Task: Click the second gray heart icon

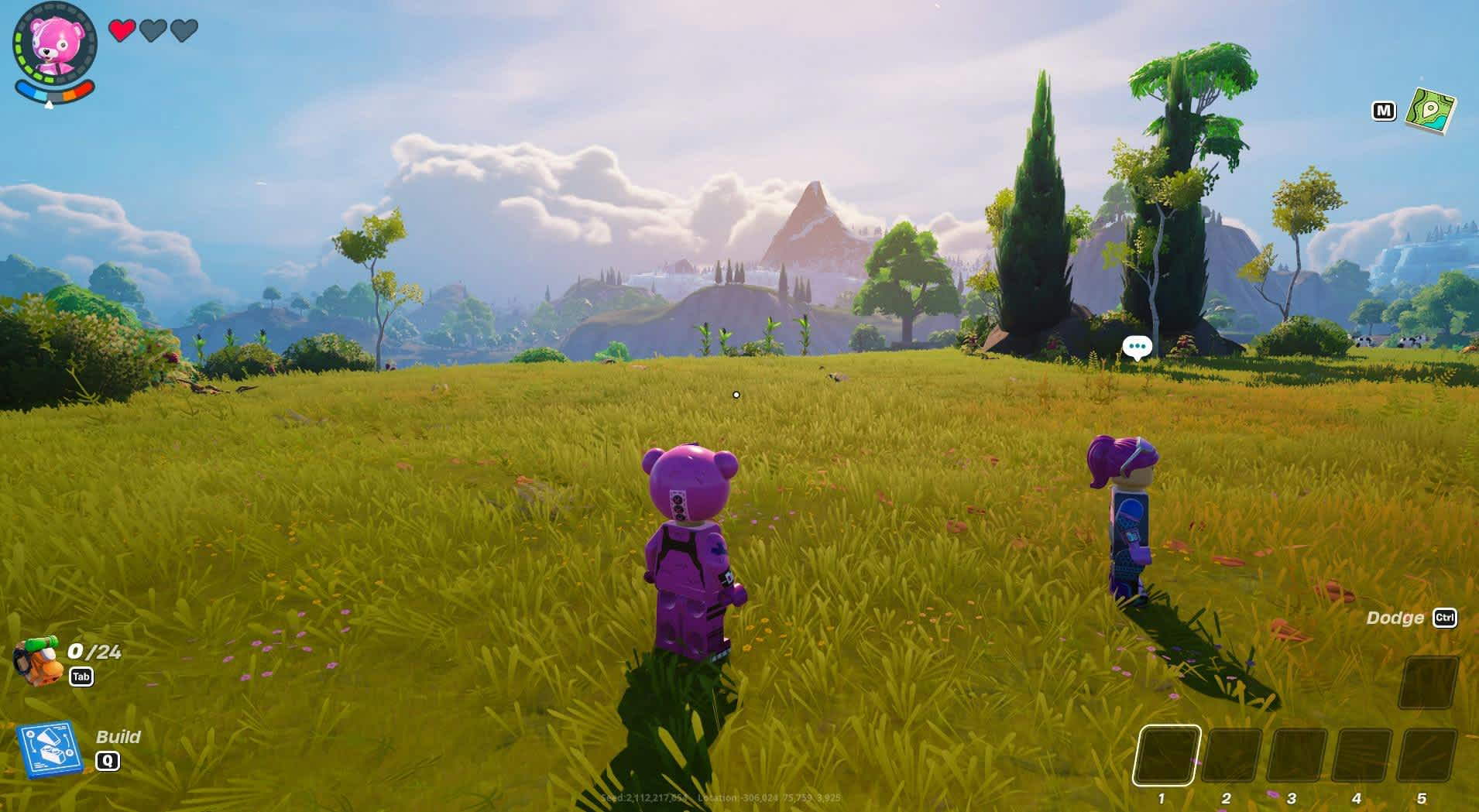Action: click(153, 31)
